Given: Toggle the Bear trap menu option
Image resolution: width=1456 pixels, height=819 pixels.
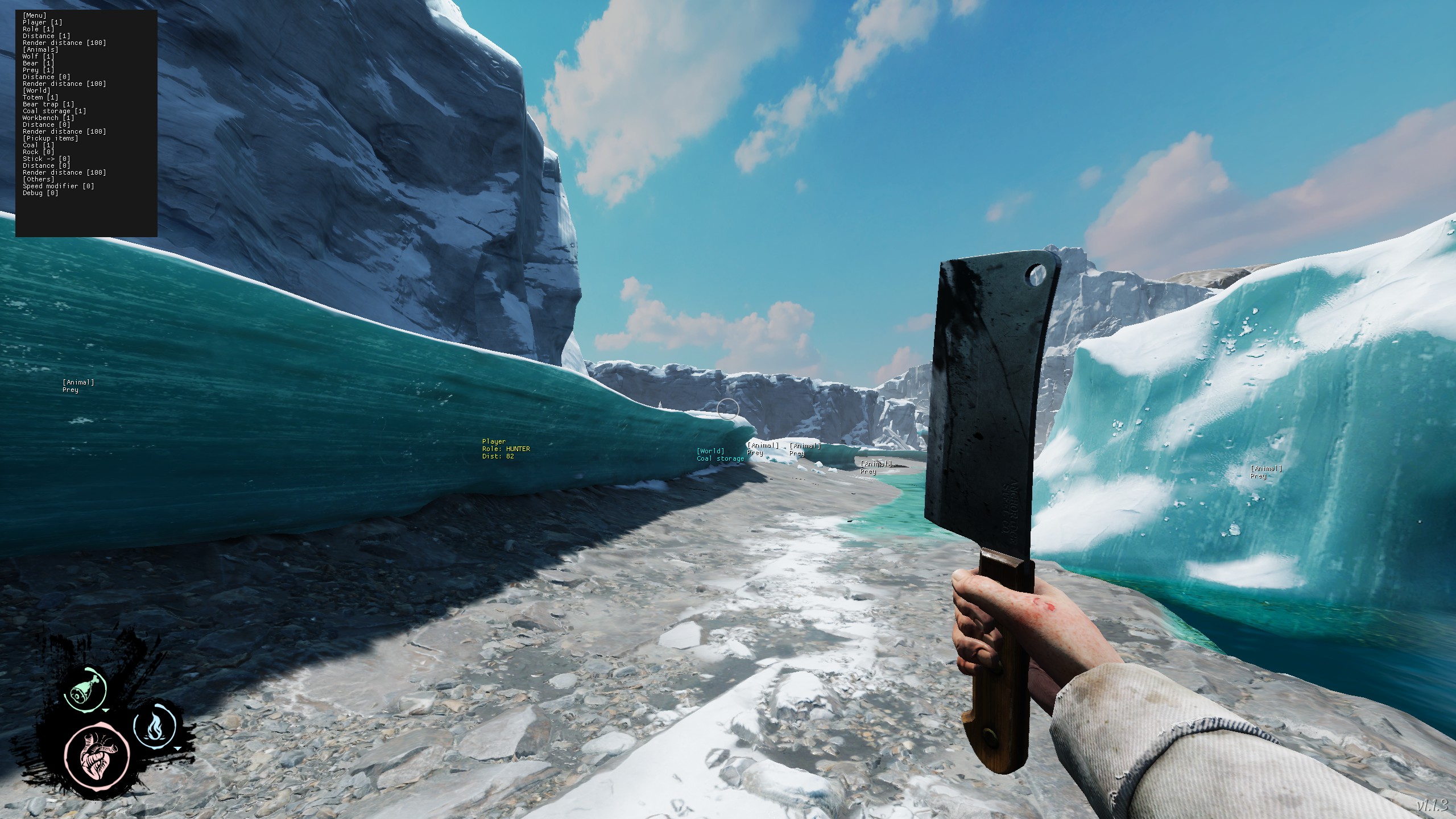Looking at the screenshot, I should (48, 104).
